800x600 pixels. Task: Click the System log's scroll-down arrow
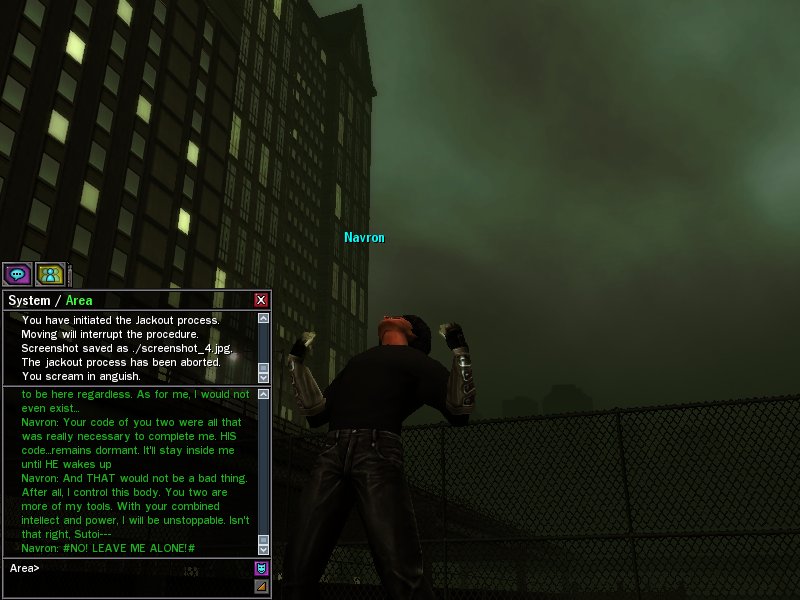tap(264, 378)
